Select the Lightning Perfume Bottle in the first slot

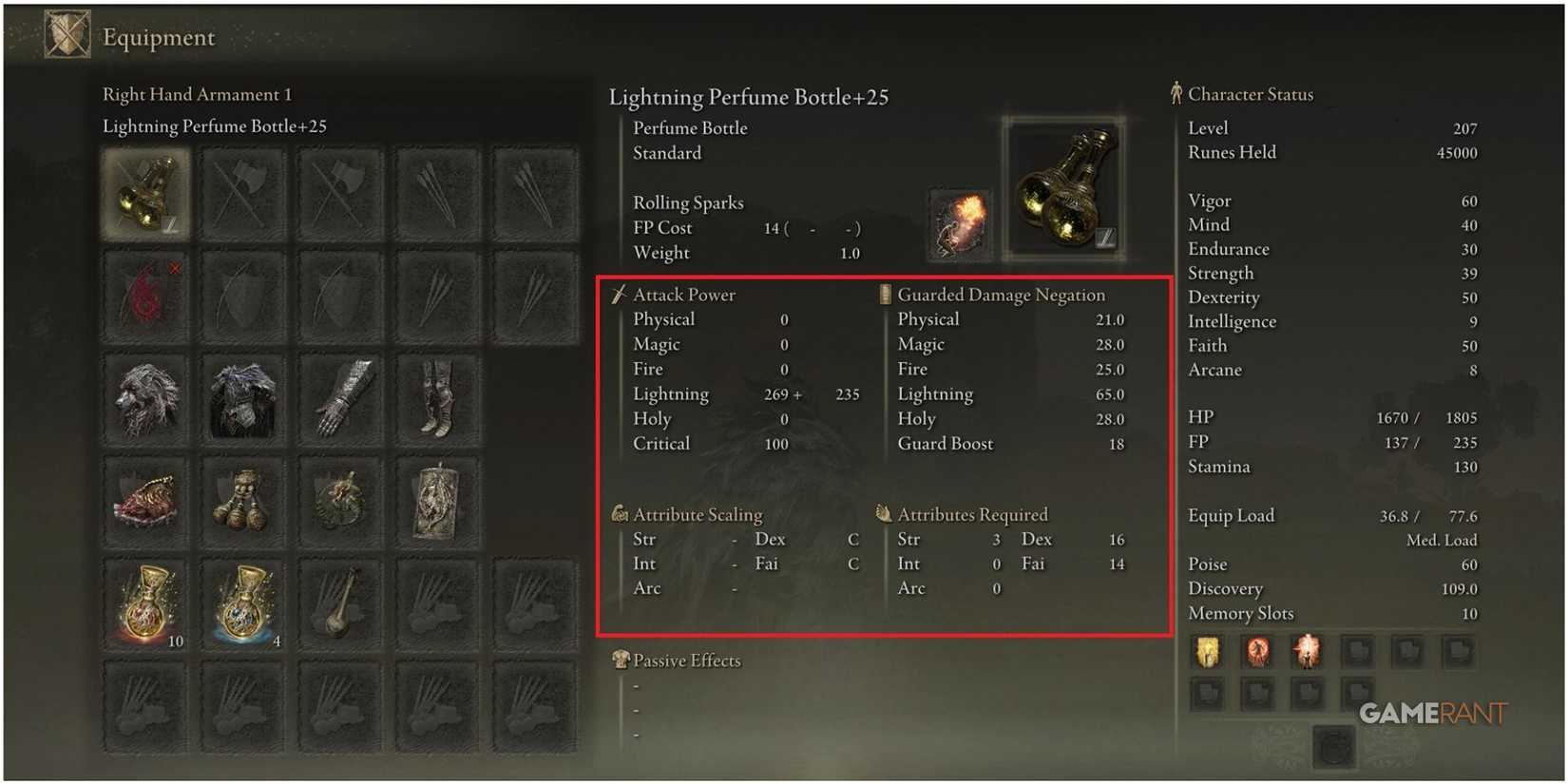point(144,190)
